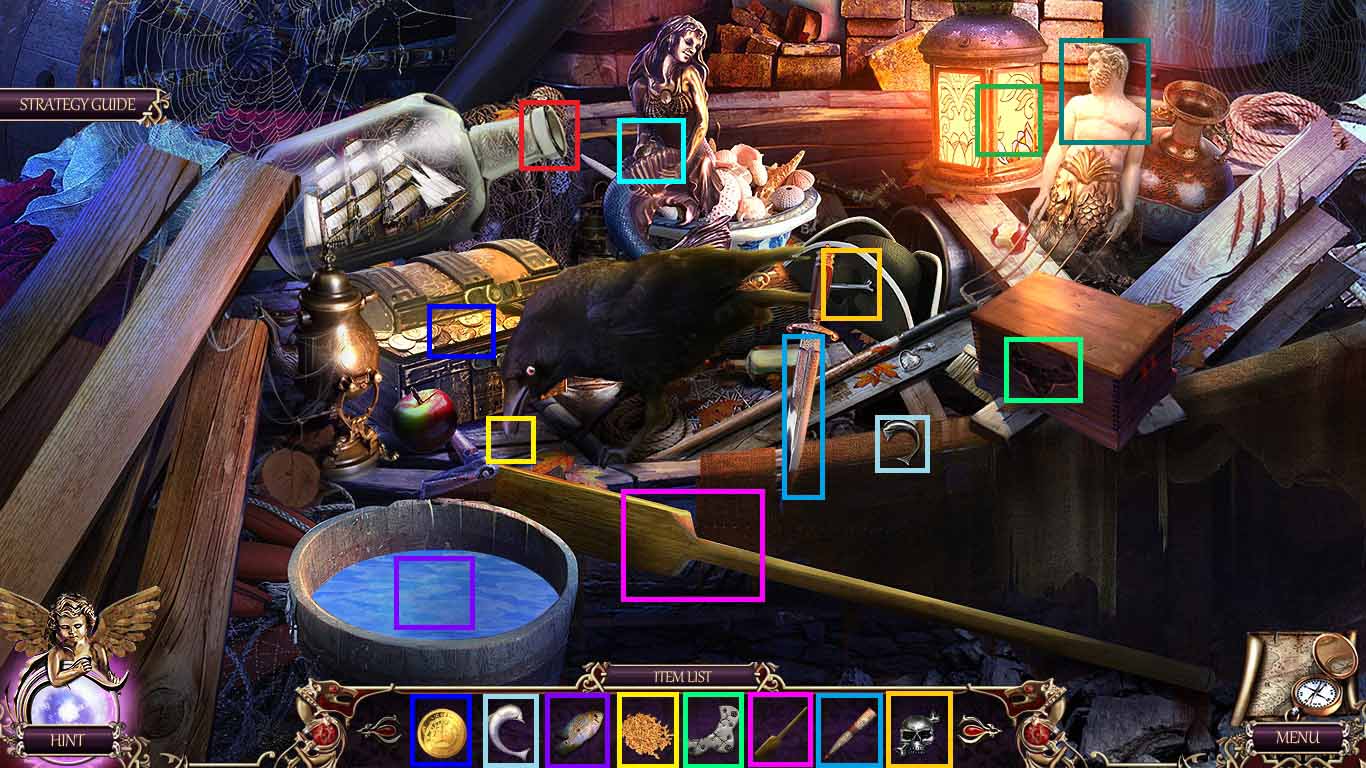Click the Hint button
Screen dimensions: 1366x768
pyautogui.click(x=68, y=740)
